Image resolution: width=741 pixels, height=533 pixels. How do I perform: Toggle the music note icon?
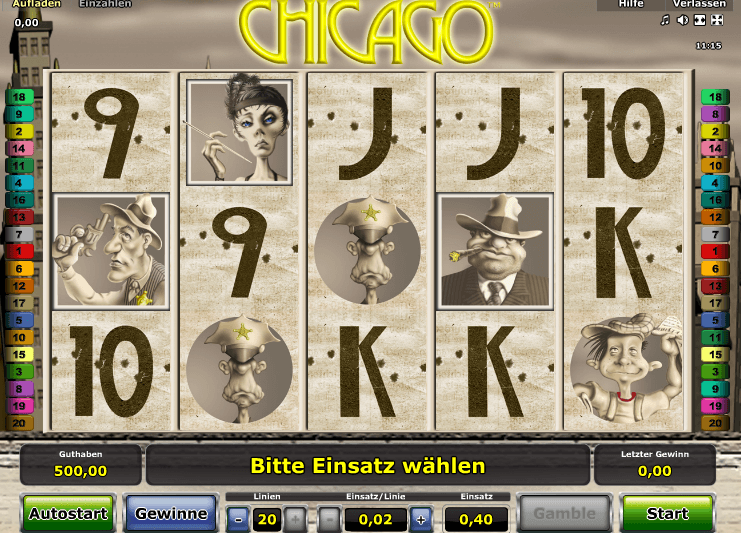(665, 20)
